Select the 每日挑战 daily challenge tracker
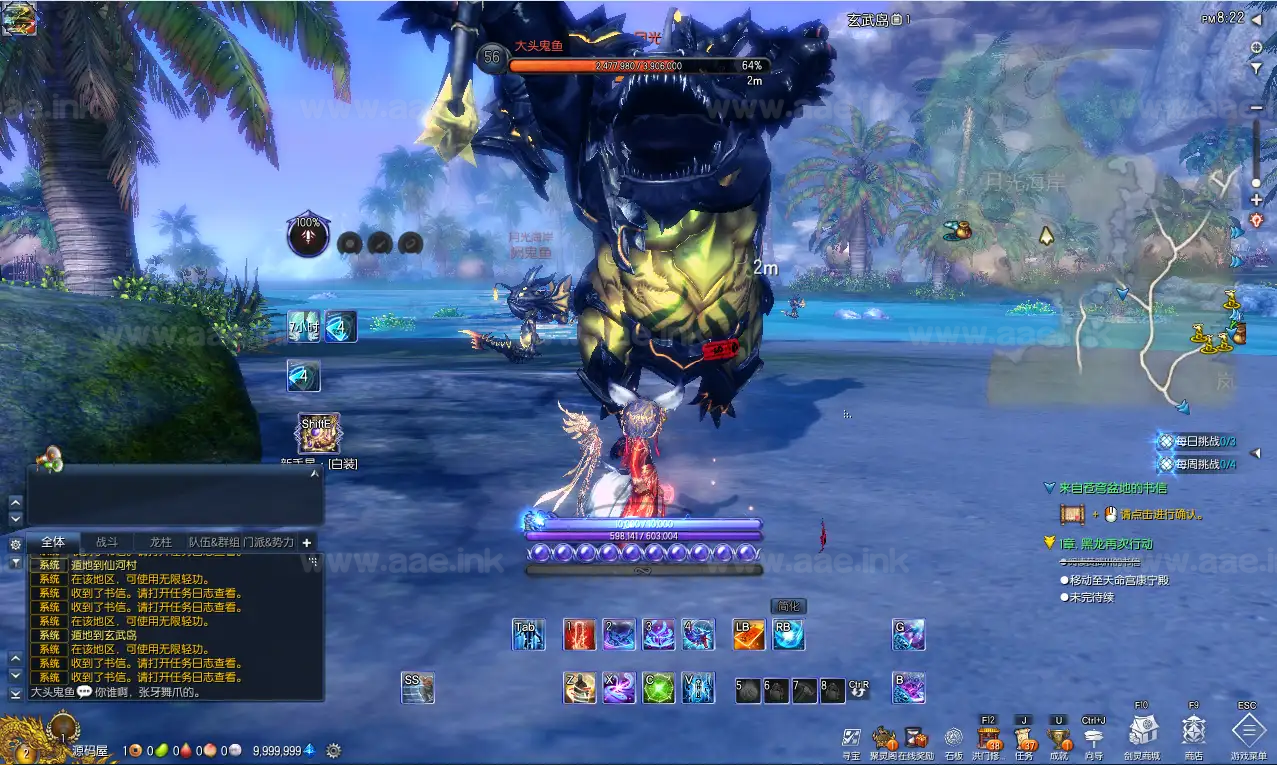This screenshot has height=765, width=1277. pyautogui.click(x=1198, y=441)
